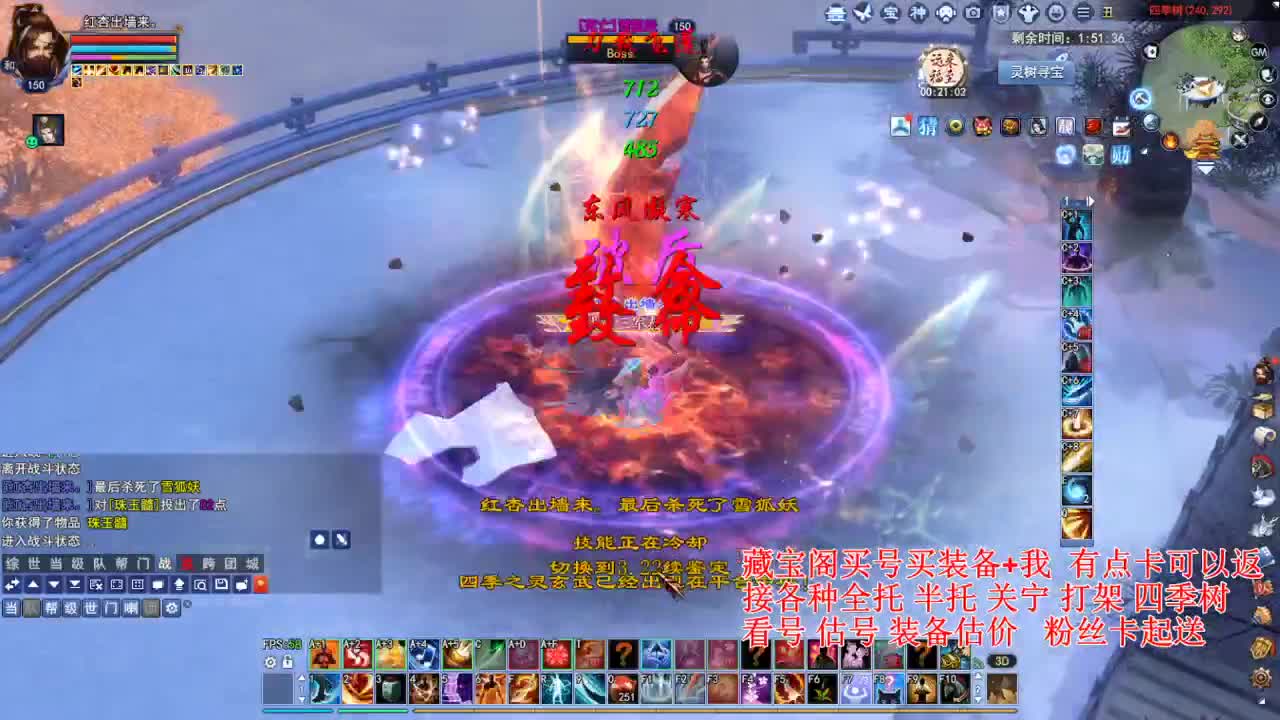Image resolution: width=1280 pixels, height=720 pixels.
Task: Click the scroll slider beside the skill quickbar
Action: coord(302,686)
